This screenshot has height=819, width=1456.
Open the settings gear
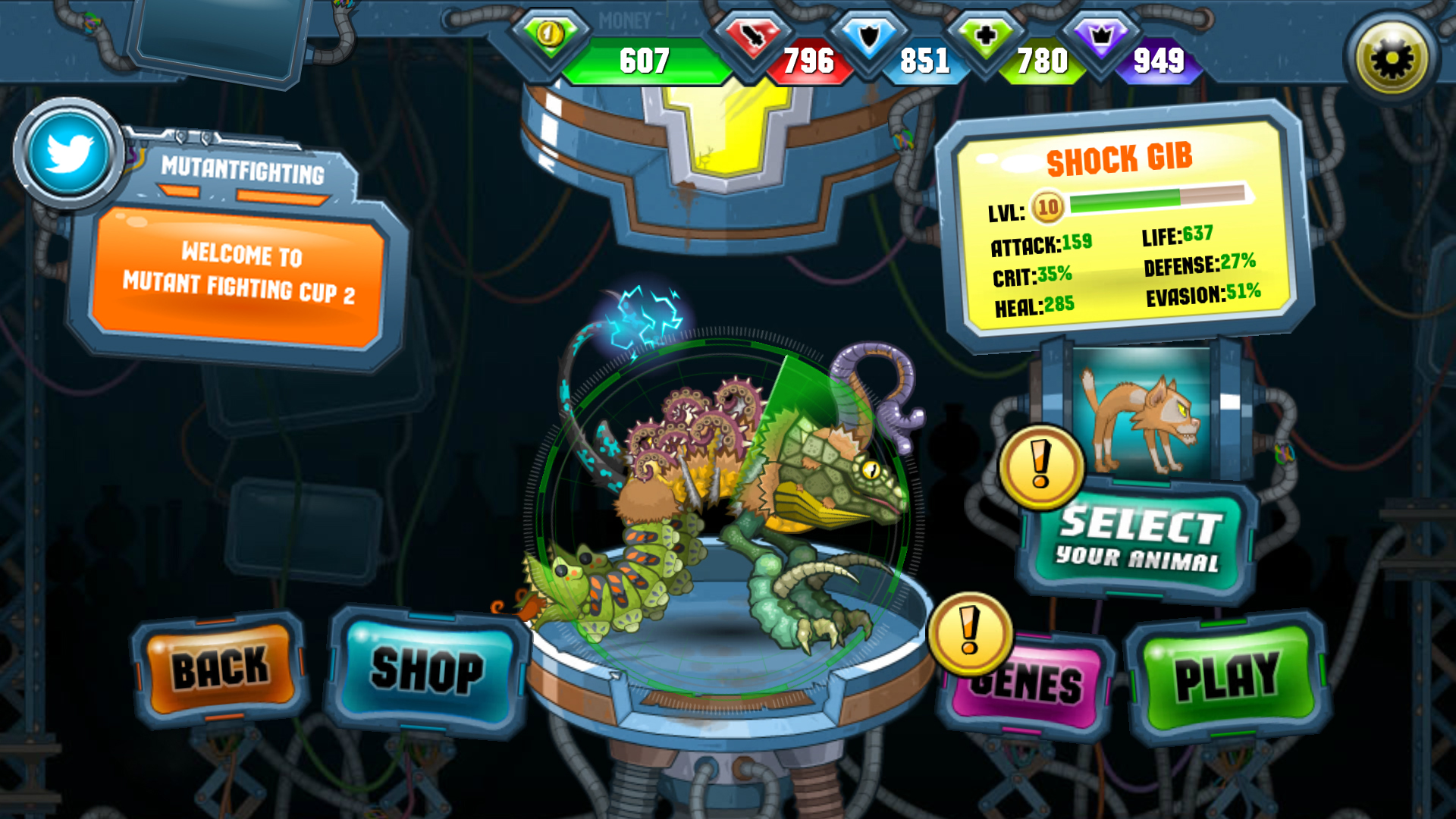point(1390,55)
